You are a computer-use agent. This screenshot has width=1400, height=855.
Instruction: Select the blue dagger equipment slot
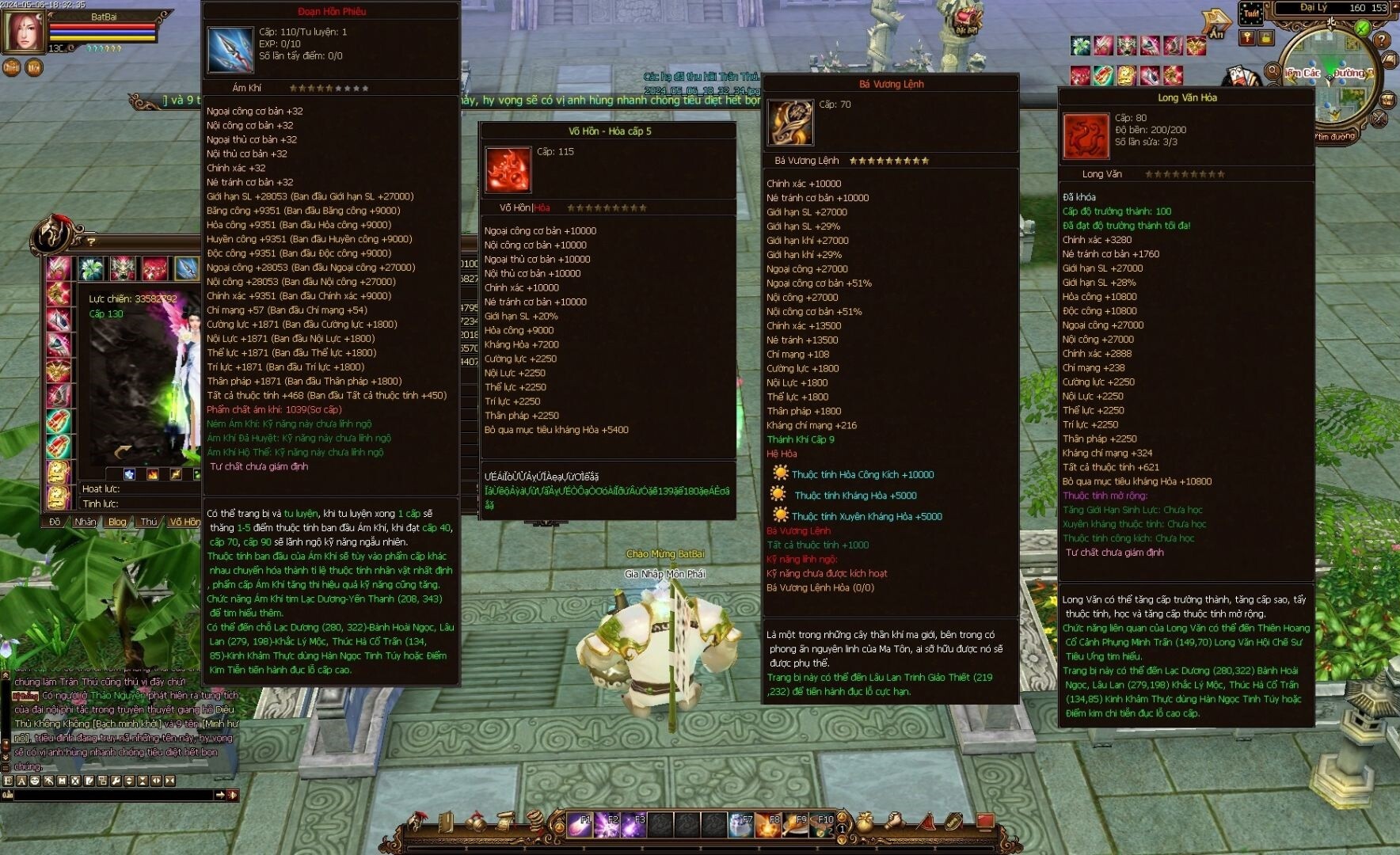[187, 268]
